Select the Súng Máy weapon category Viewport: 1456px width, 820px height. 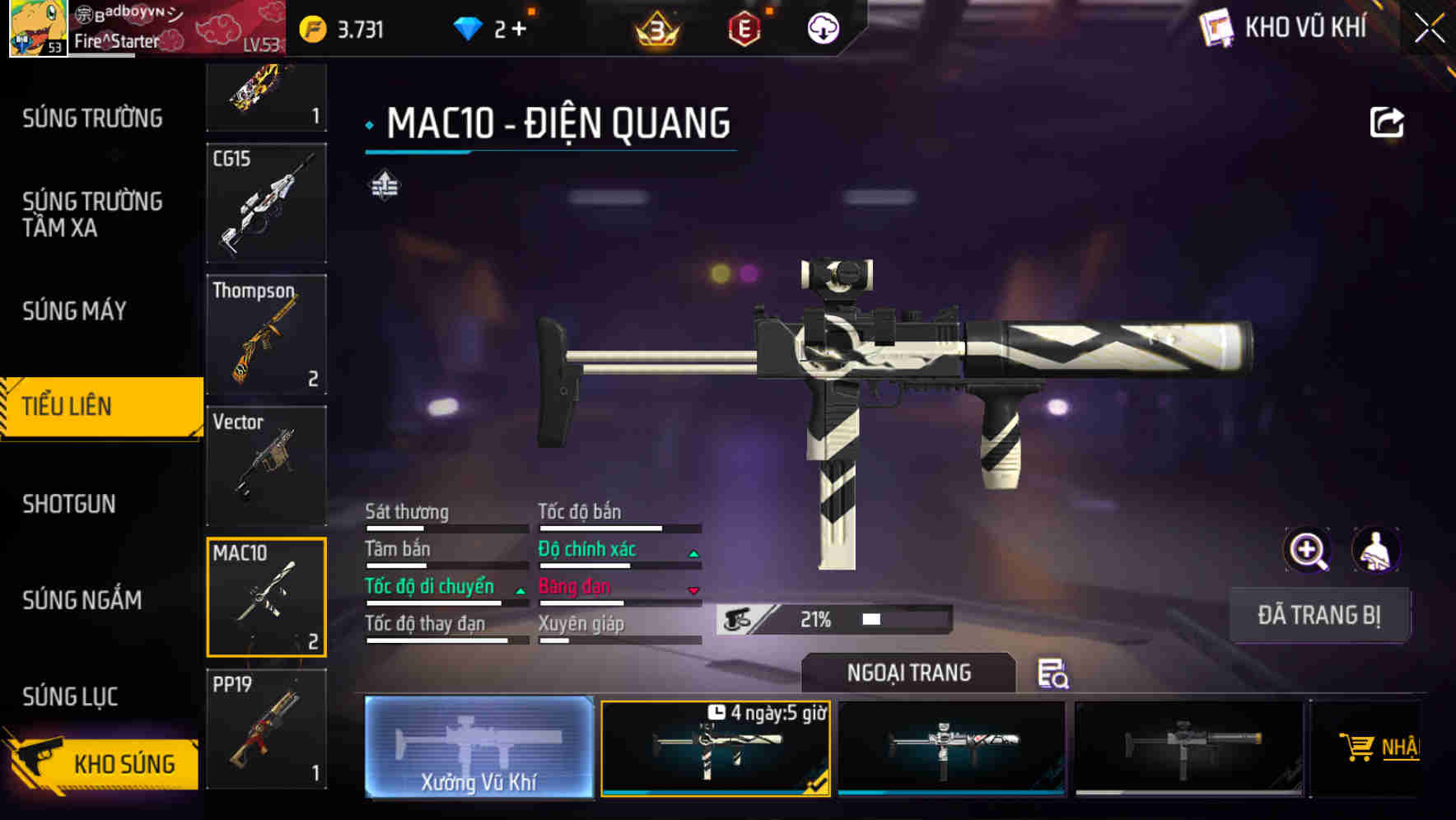coord(74,311)
